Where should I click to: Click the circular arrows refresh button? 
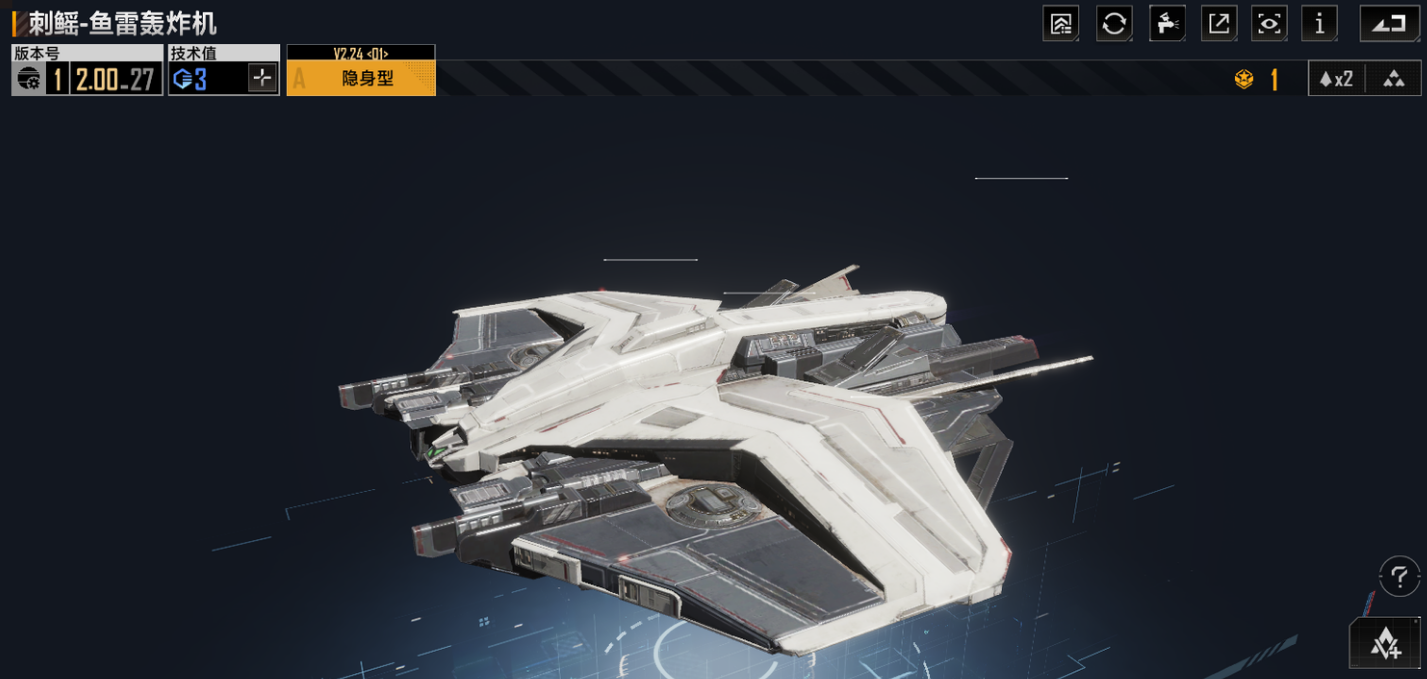click(x=1114, y=23)
